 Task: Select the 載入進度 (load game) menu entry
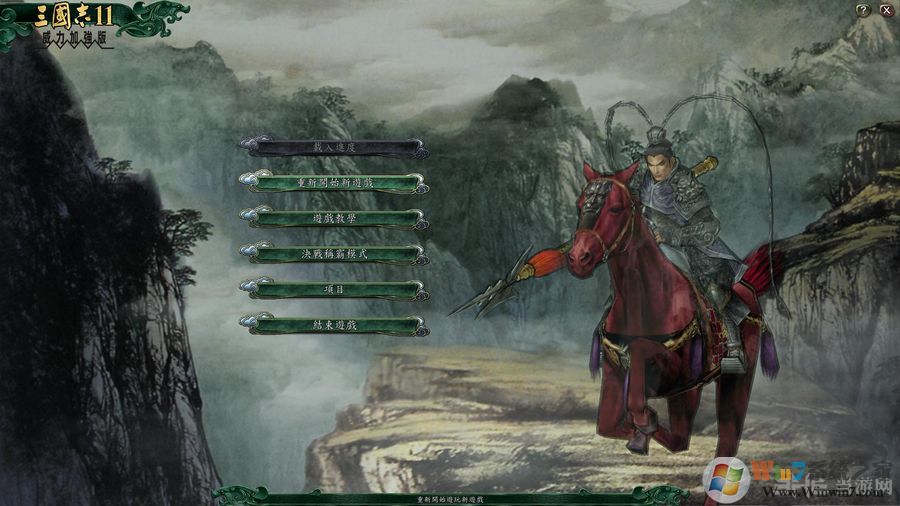334,147
